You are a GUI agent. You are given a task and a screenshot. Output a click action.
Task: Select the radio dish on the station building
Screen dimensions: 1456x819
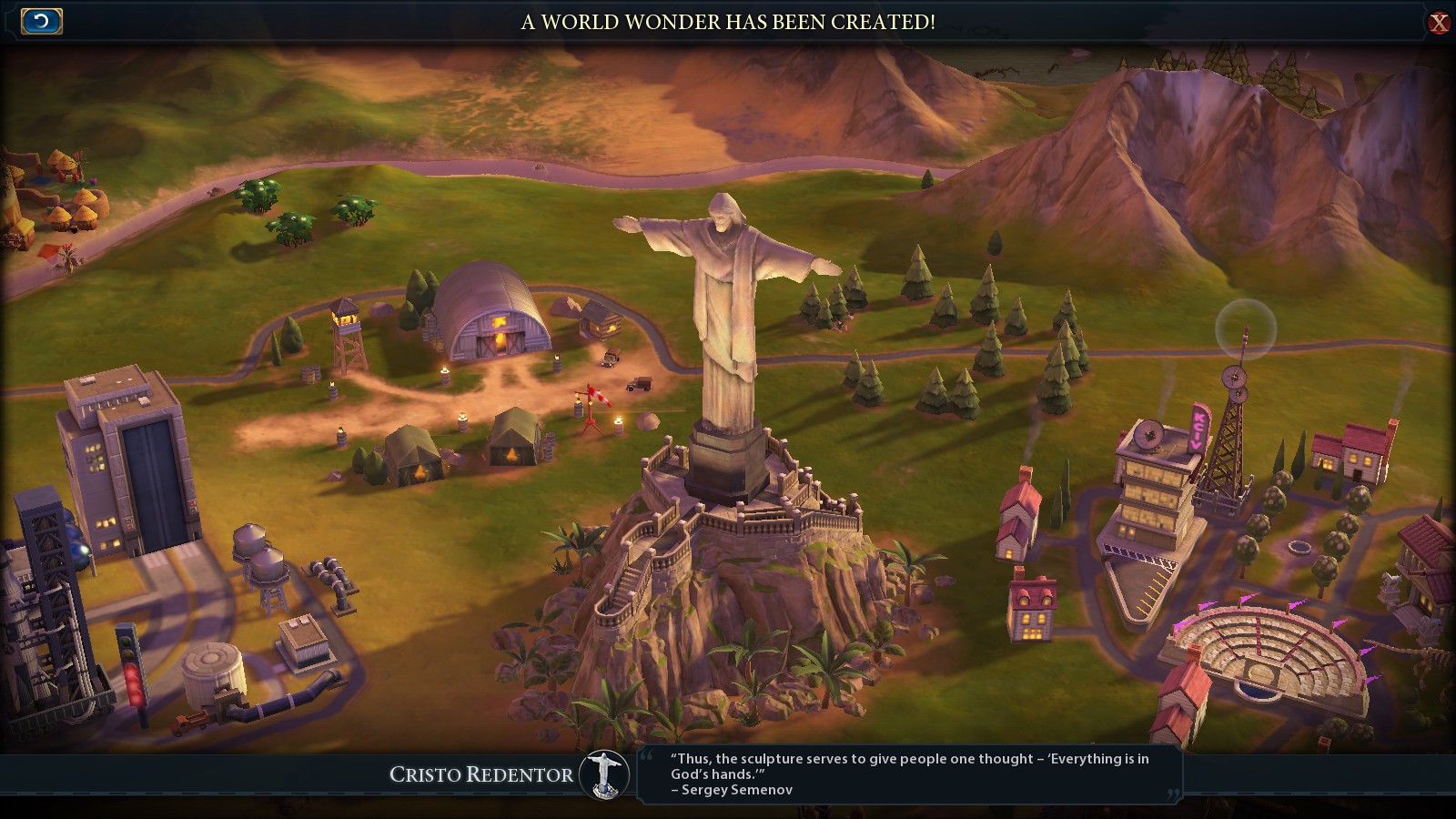tap(1148, 435)
